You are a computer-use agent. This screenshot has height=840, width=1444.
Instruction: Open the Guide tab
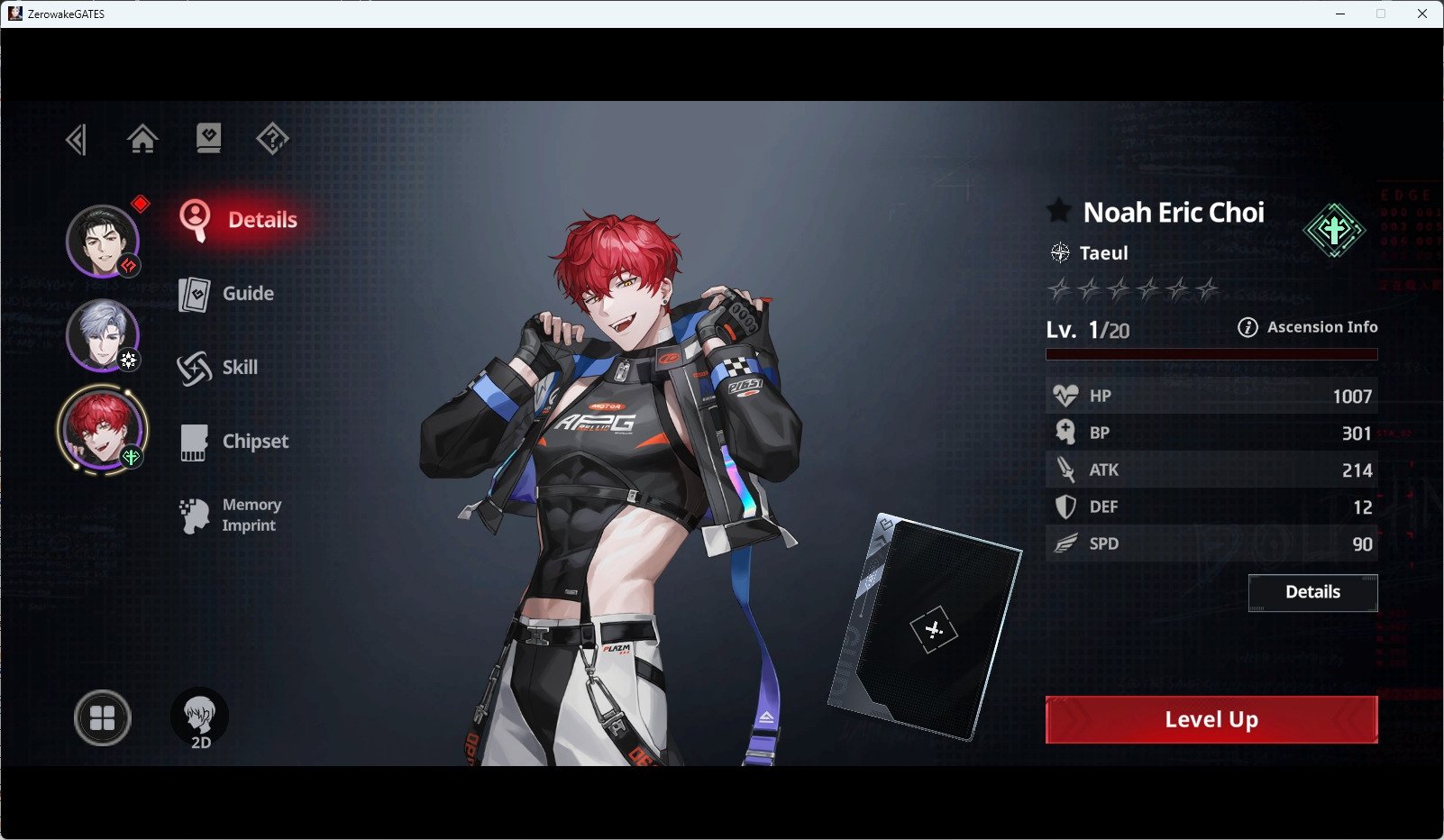227,294
